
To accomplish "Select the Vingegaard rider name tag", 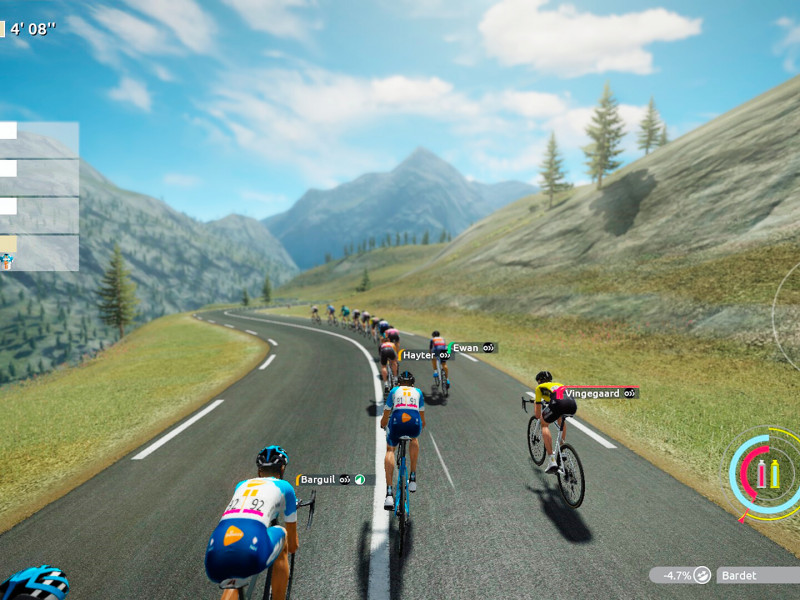I will [x=597, y=394].
